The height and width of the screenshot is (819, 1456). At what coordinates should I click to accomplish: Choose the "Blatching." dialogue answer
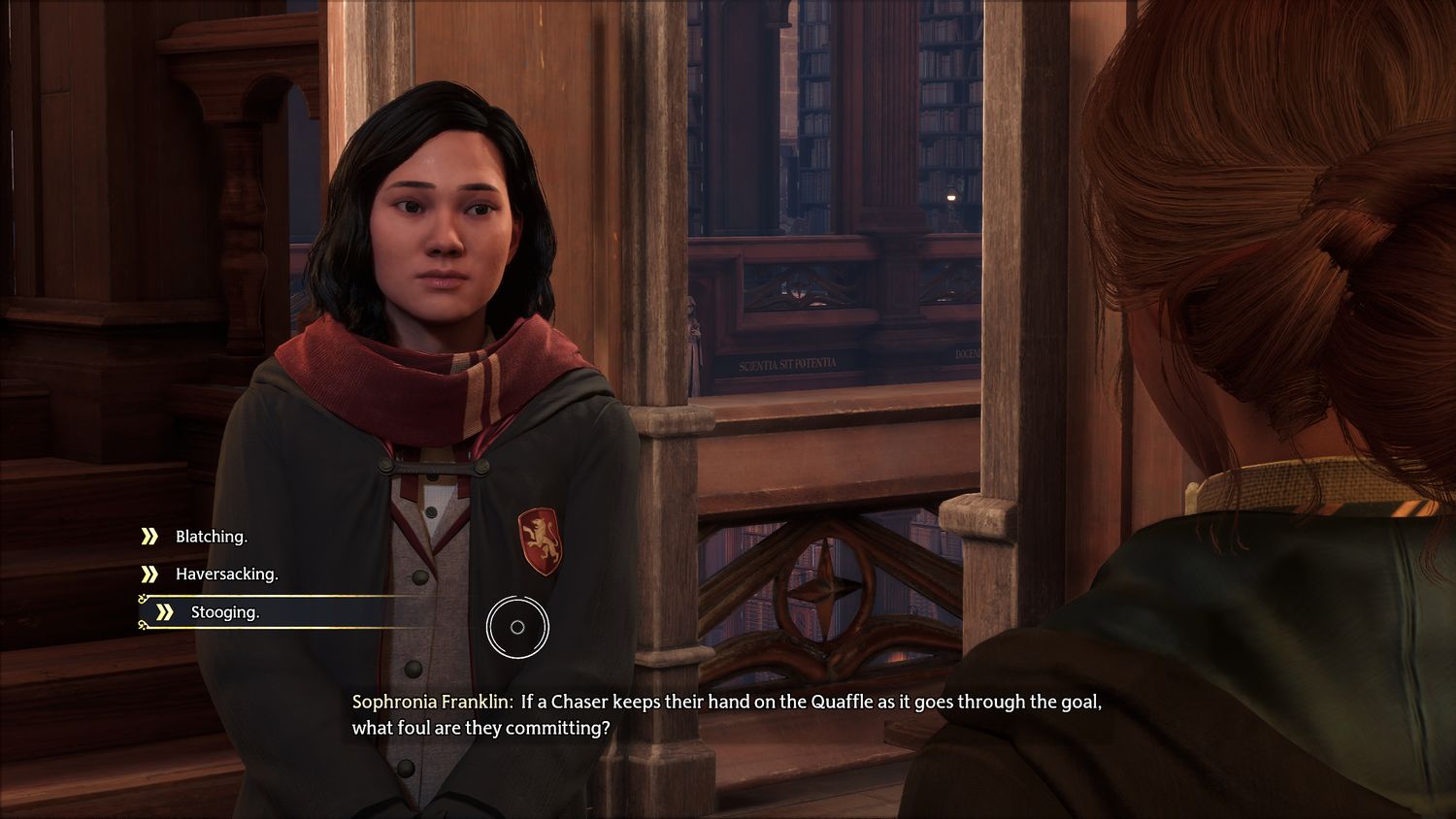[x=211, y=537]
